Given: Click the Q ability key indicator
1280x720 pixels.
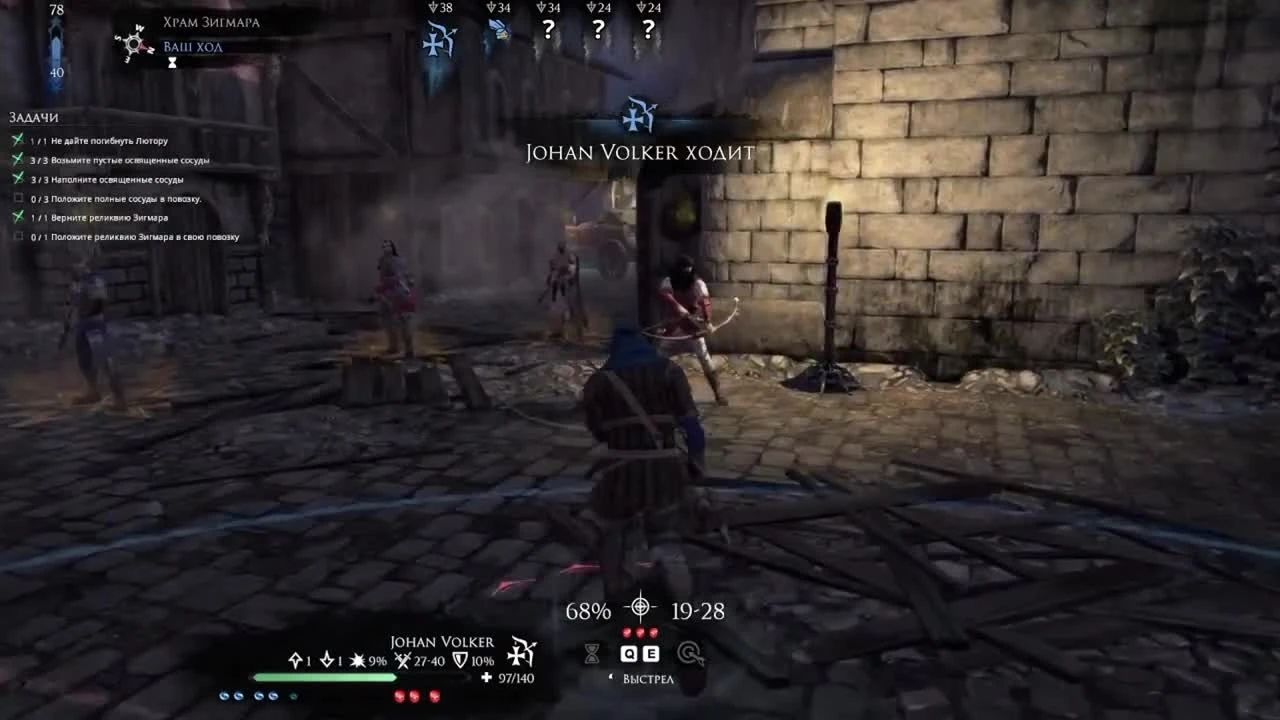Looking at the screenshot, I should click(x=627, y=653).
